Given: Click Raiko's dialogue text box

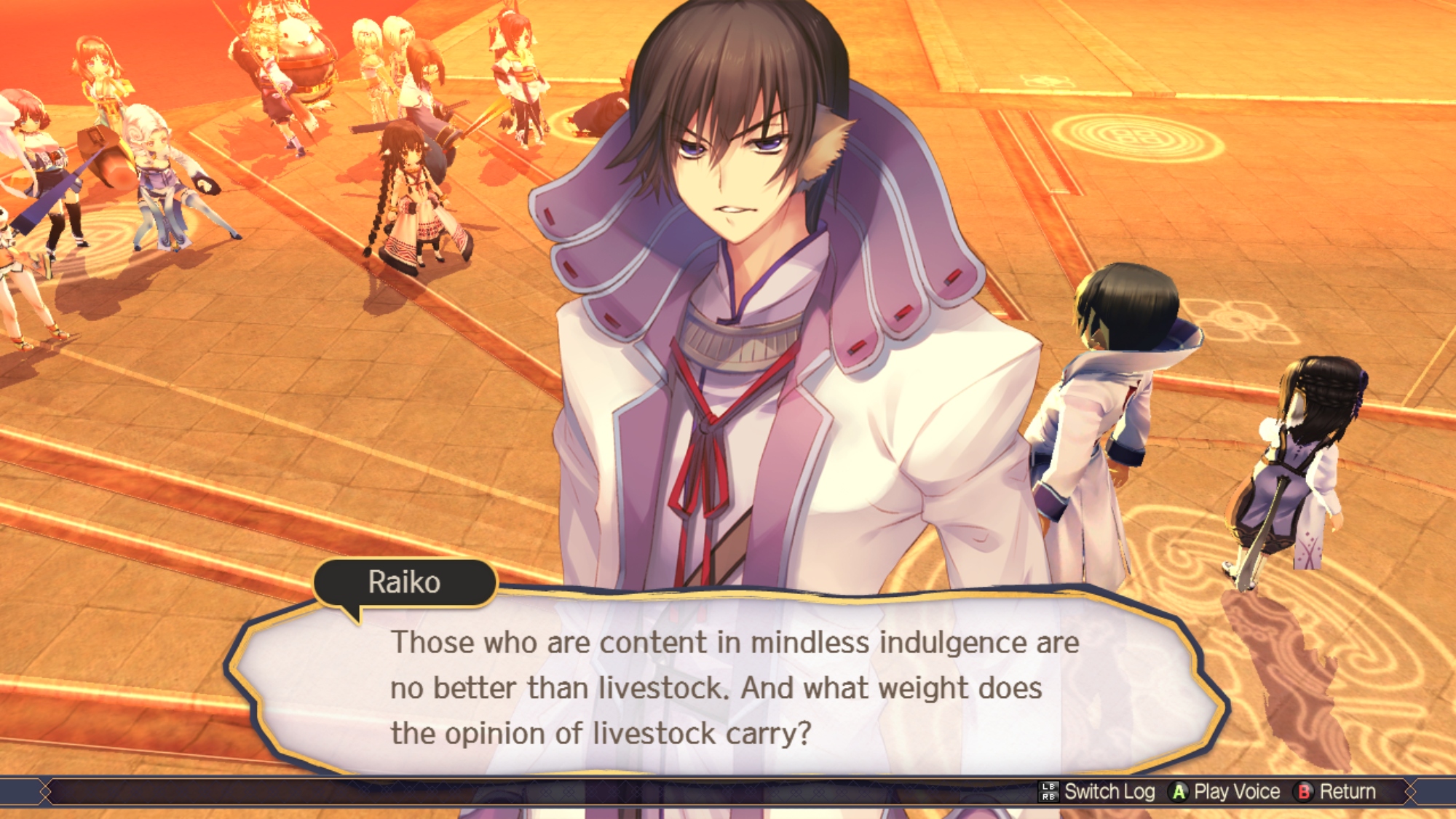Looking at the screenshot, I should [x=728, y=687].
